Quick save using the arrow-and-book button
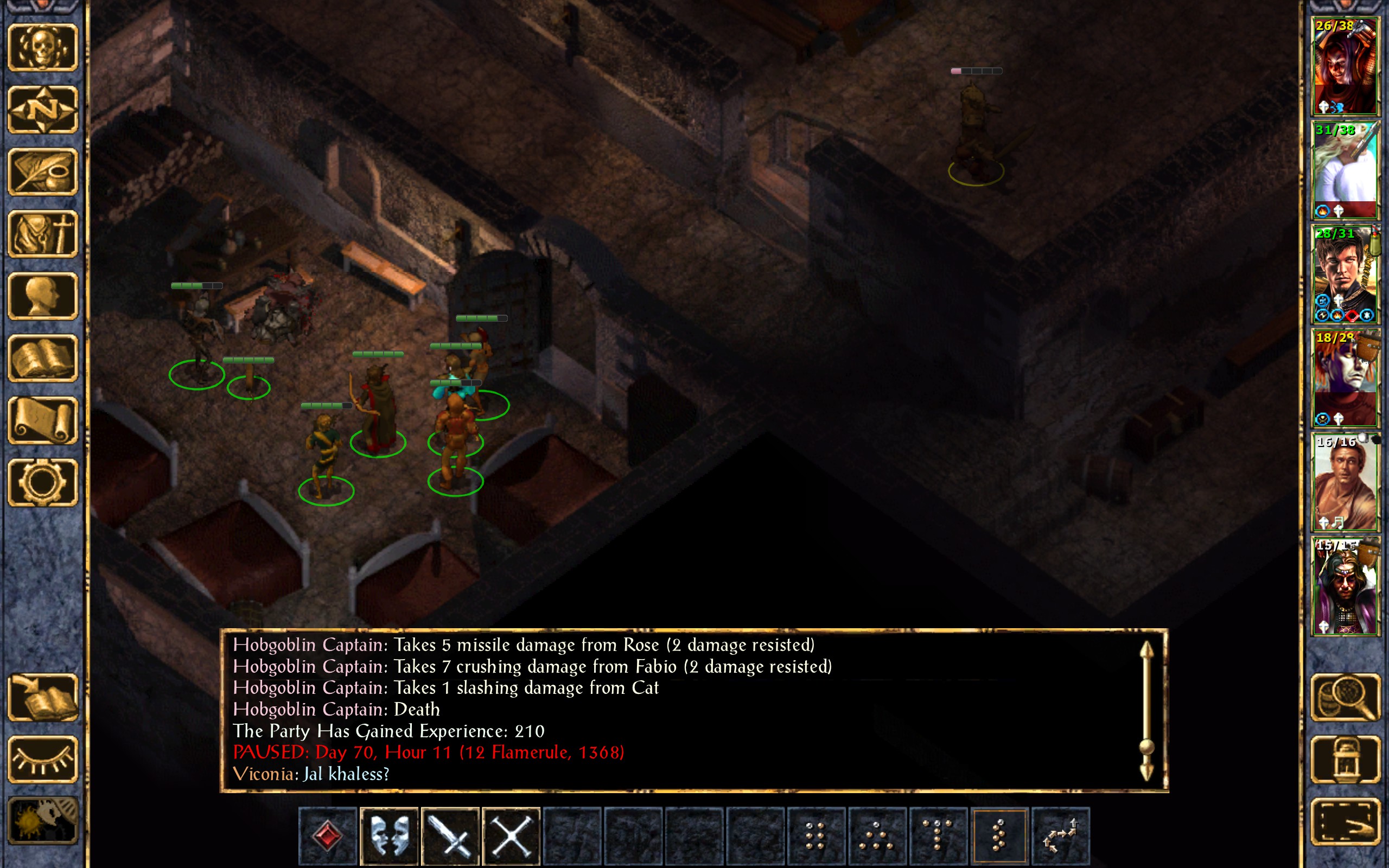Viewport: 1389px width, 868px height. (42, 697)
